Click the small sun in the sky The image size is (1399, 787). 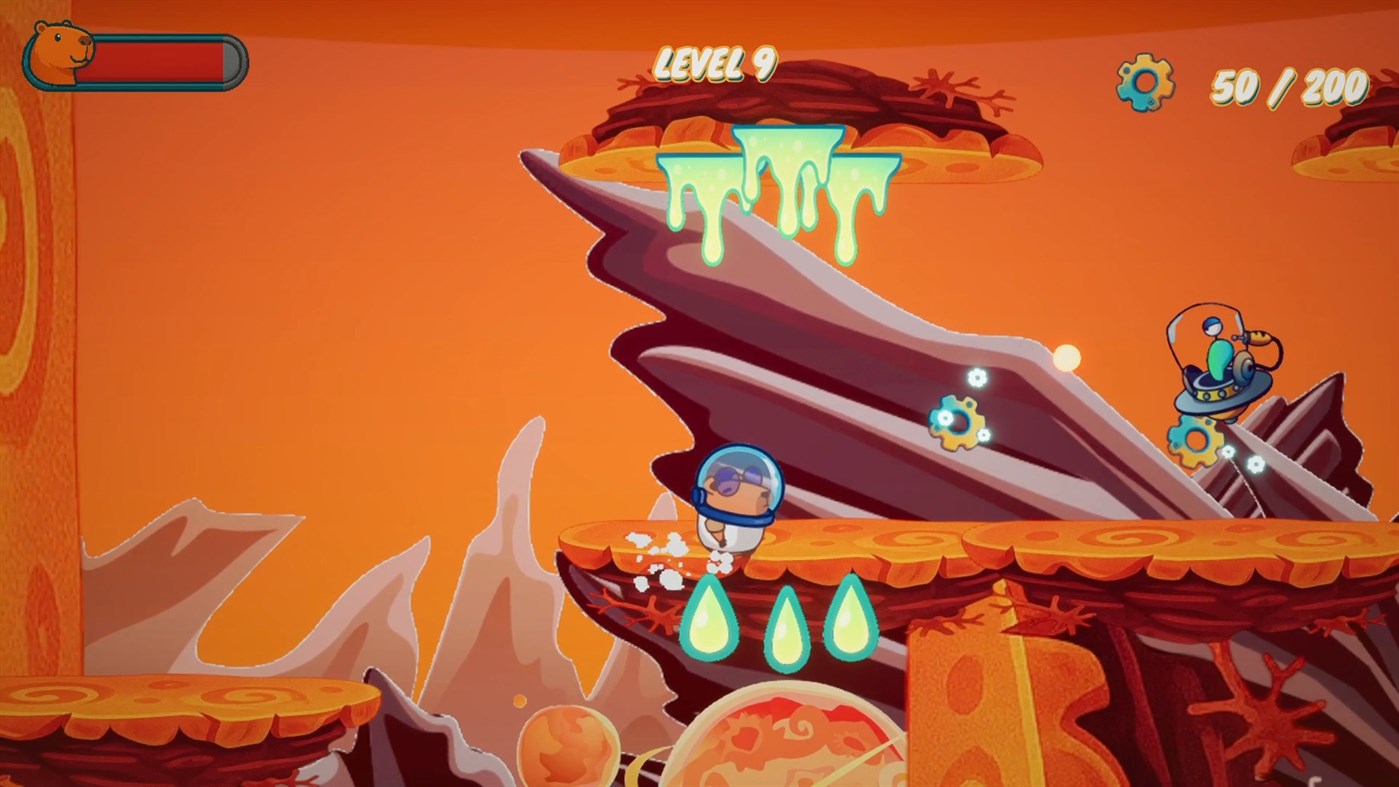click(1069, 356)
